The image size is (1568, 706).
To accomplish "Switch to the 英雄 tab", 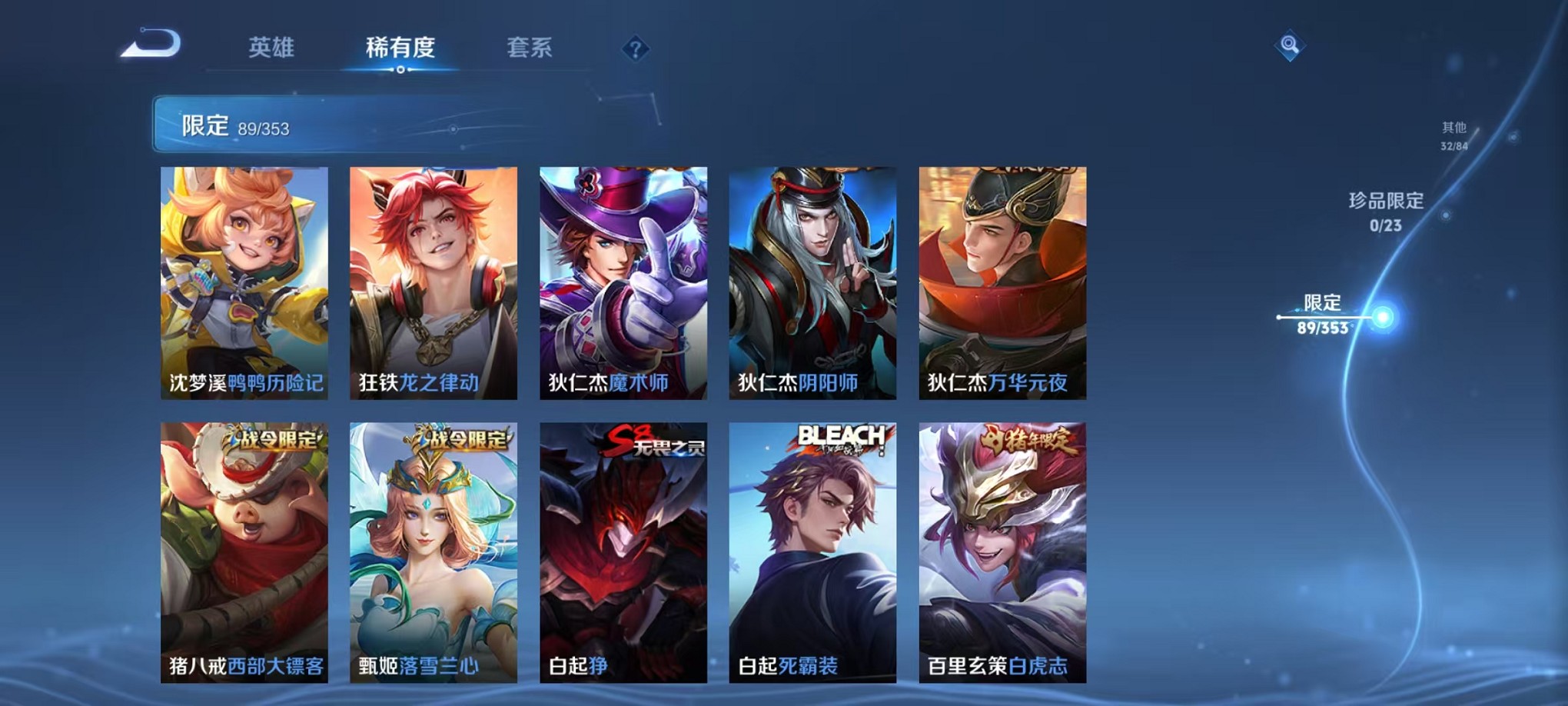I will coord(271,48).
